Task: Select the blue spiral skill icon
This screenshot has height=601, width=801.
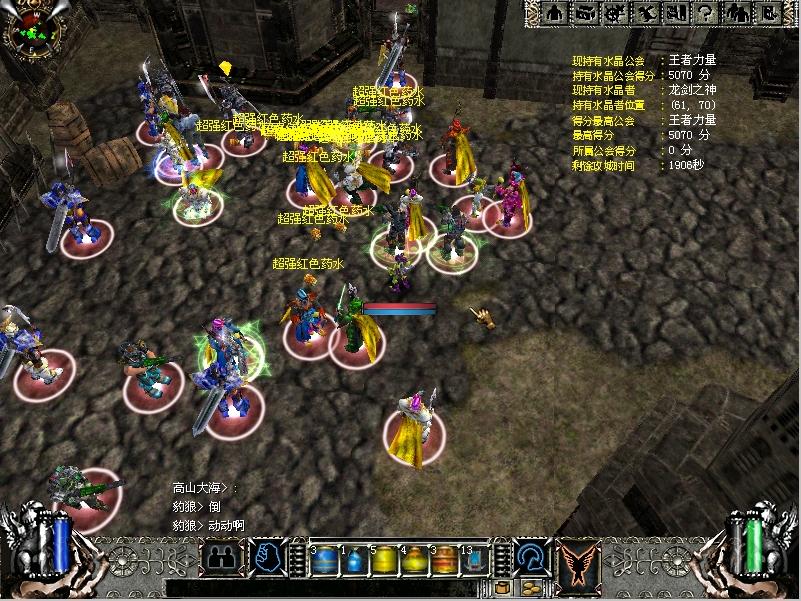Action: (x=531, y=556)
